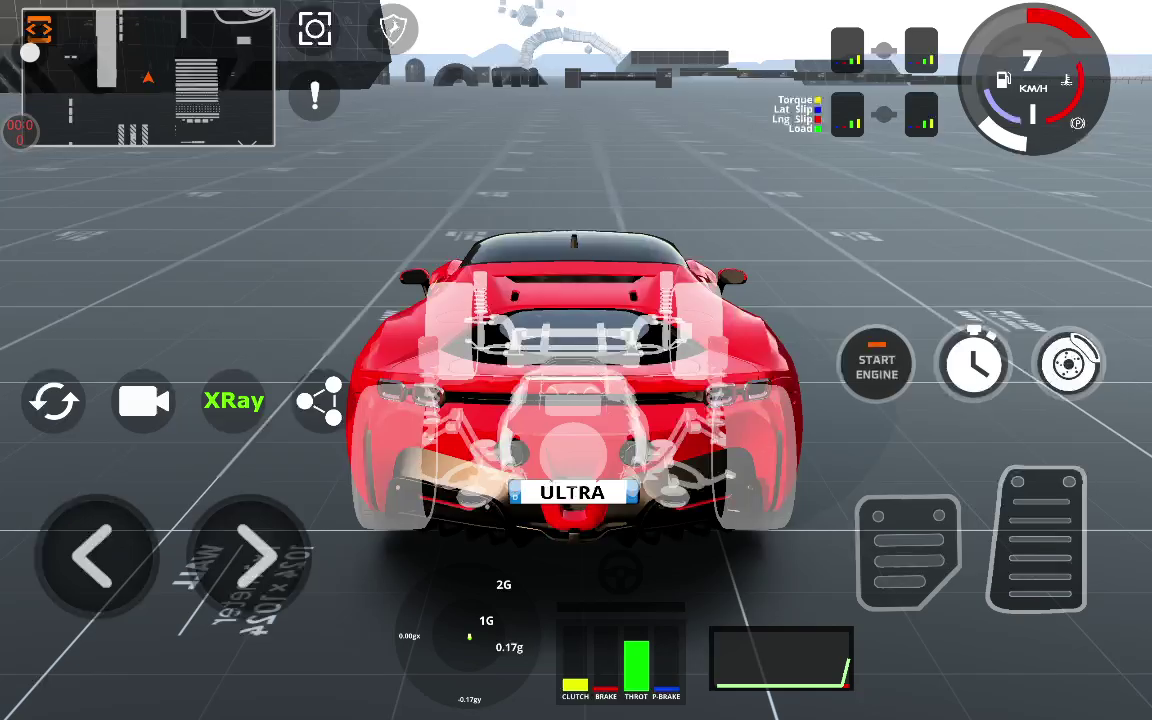Step on the tall gas pedal

point(1041,539)
